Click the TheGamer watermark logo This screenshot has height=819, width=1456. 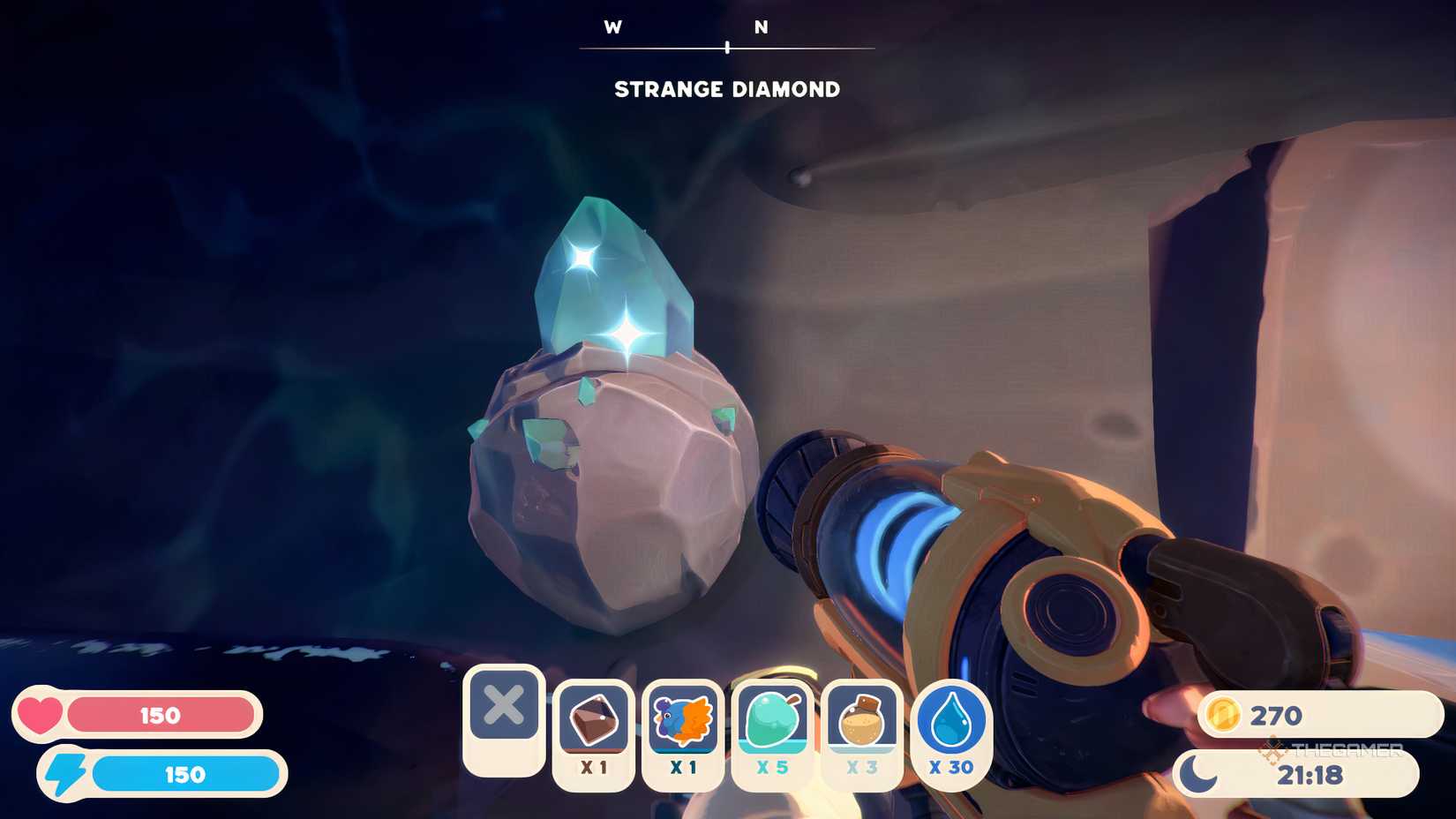click(x=1334, y=748)
